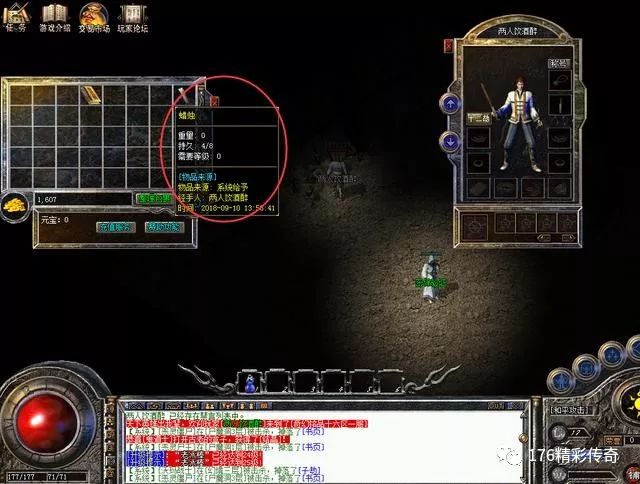The height and width of the screenshot is (484, 640).
Task: Use the blue potion in the hotbar
Action: 249,382
